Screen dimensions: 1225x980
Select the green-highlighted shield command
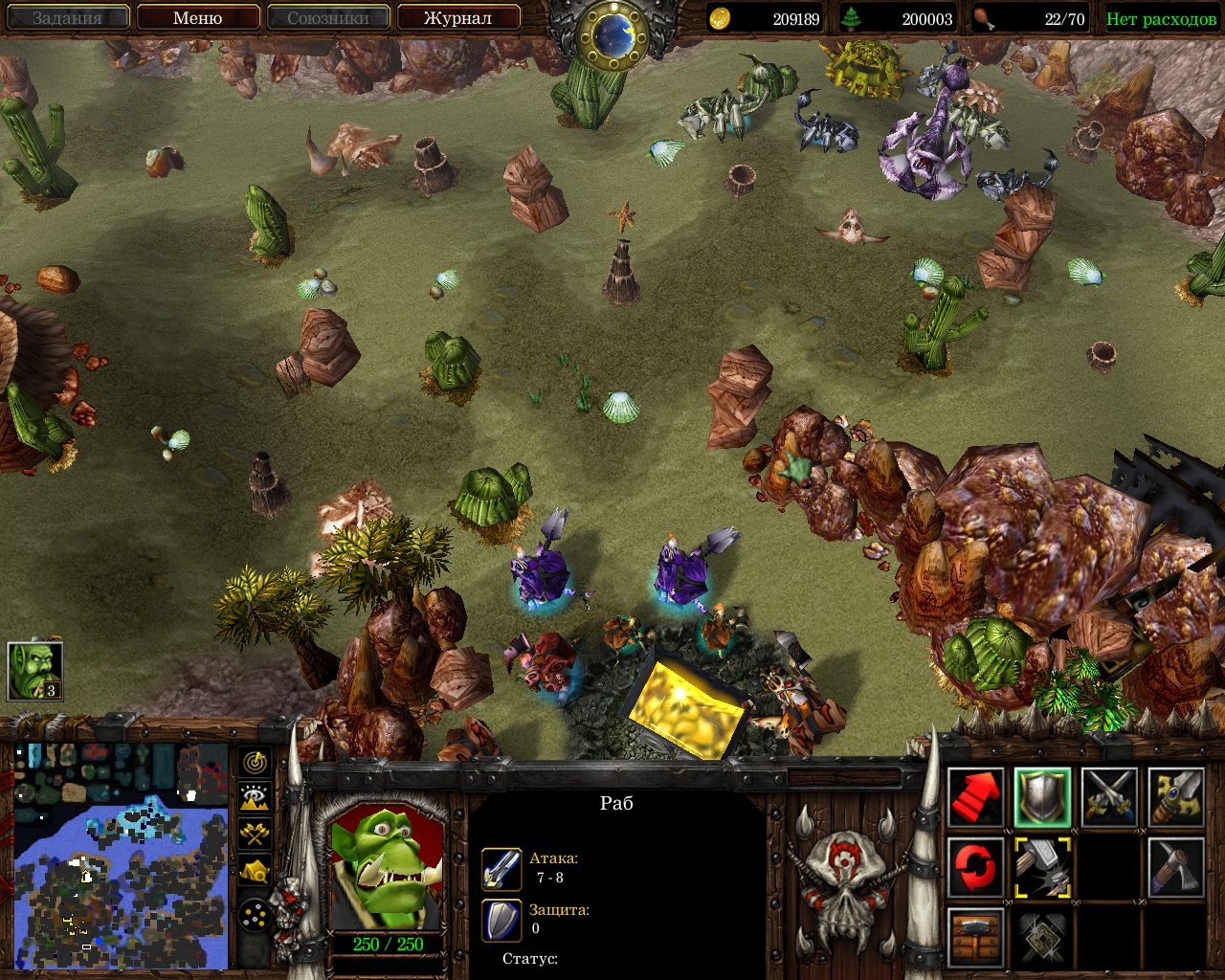[1043, 797]
